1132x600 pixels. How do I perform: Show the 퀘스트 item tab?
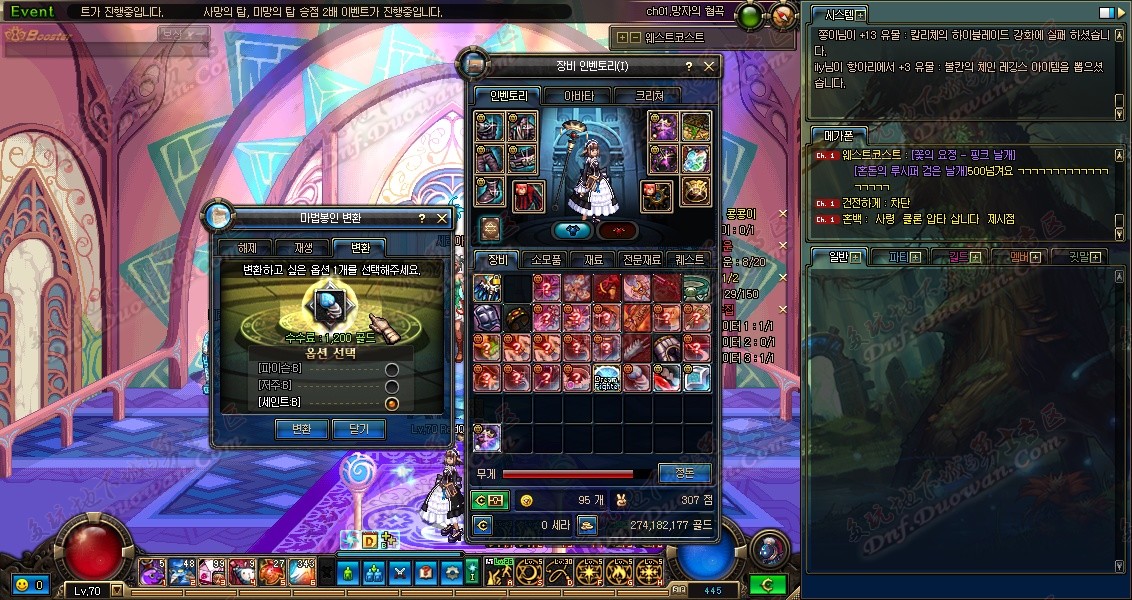pos(690,259)
